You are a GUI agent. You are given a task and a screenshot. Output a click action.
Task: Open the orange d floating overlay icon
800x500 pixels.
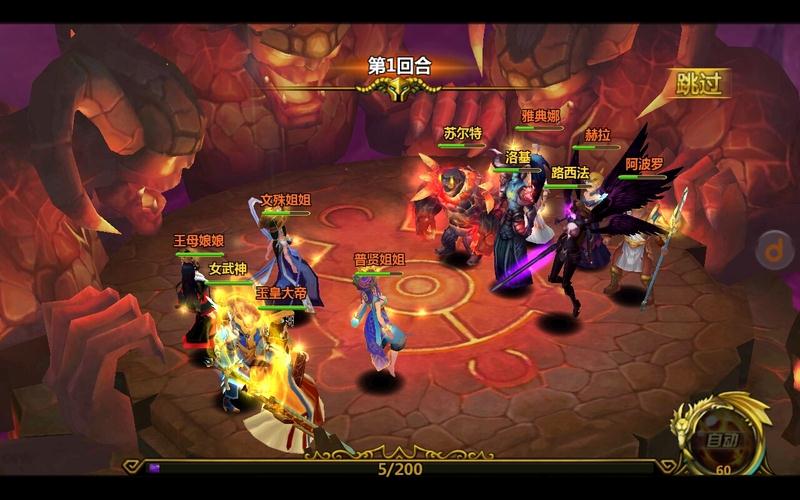click(774, 250)
